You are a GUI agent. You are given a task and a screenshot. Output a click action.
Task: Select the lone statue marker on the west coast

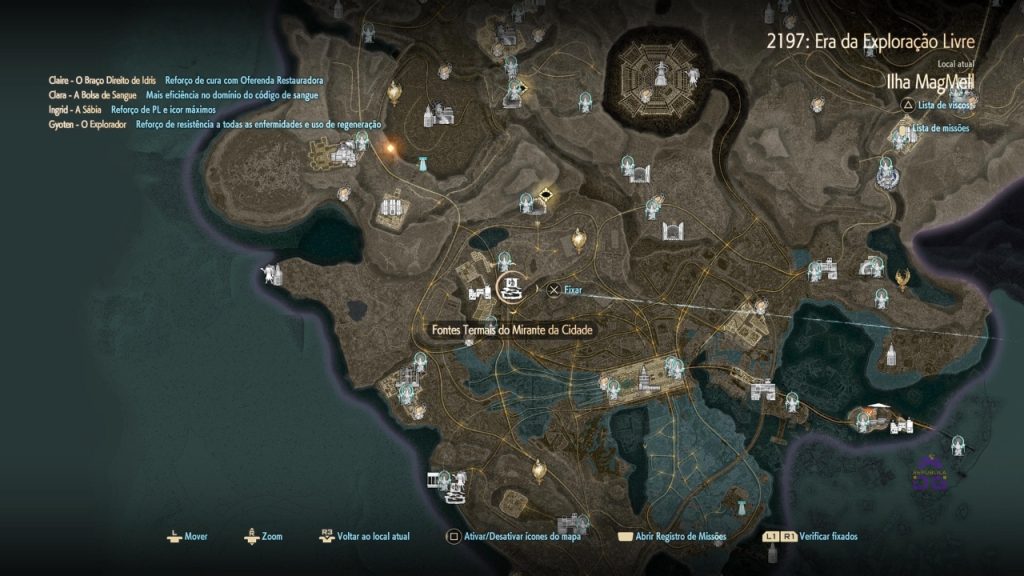tap(270, 272)
